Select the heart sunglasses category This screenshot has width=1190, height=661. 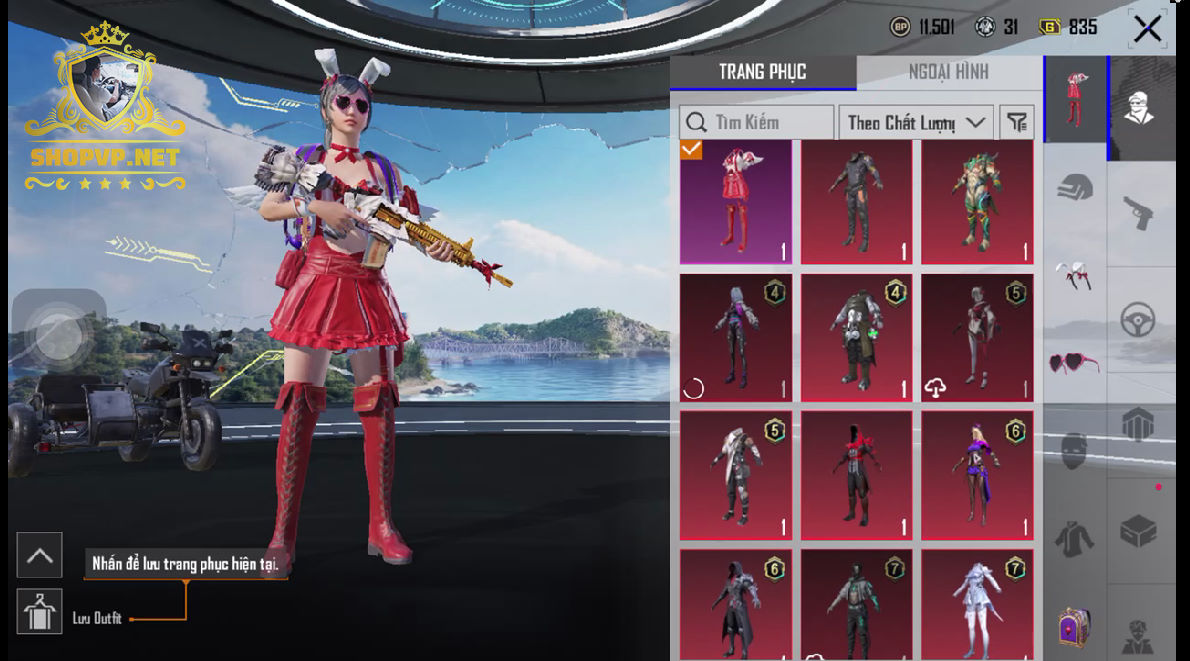(1075, 362)
